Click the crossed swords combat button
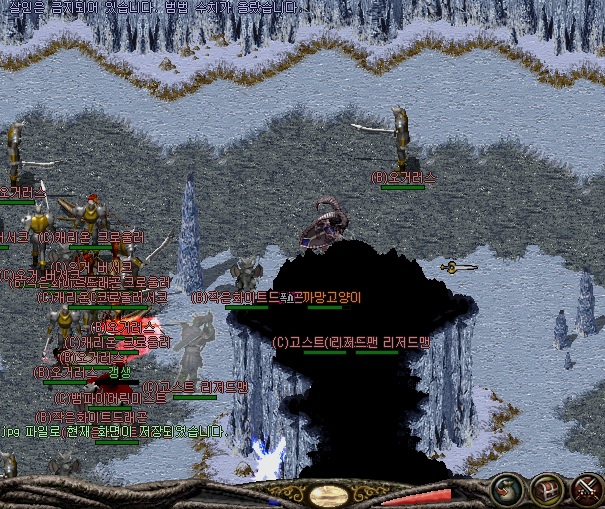The height and width of the screenshot is (509, 605). click(x=584, y=490)
